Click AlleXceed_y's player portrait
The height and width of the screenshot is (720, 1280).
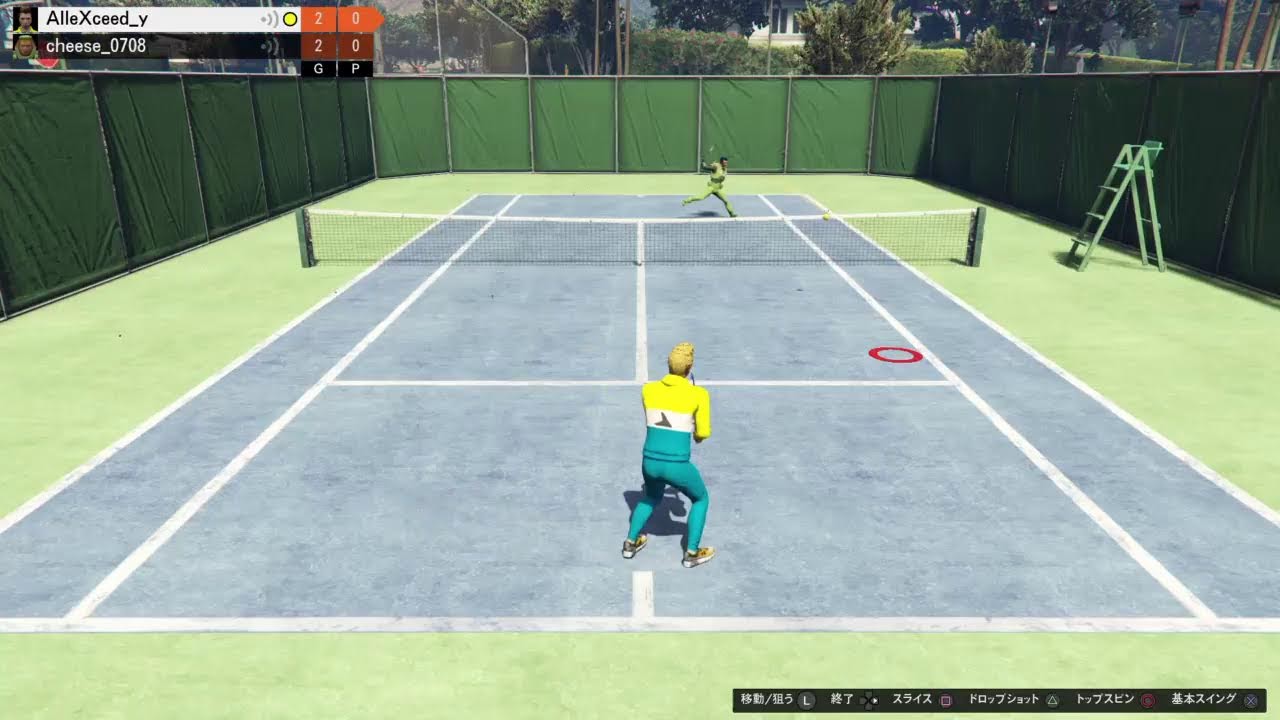click(24, 19)
